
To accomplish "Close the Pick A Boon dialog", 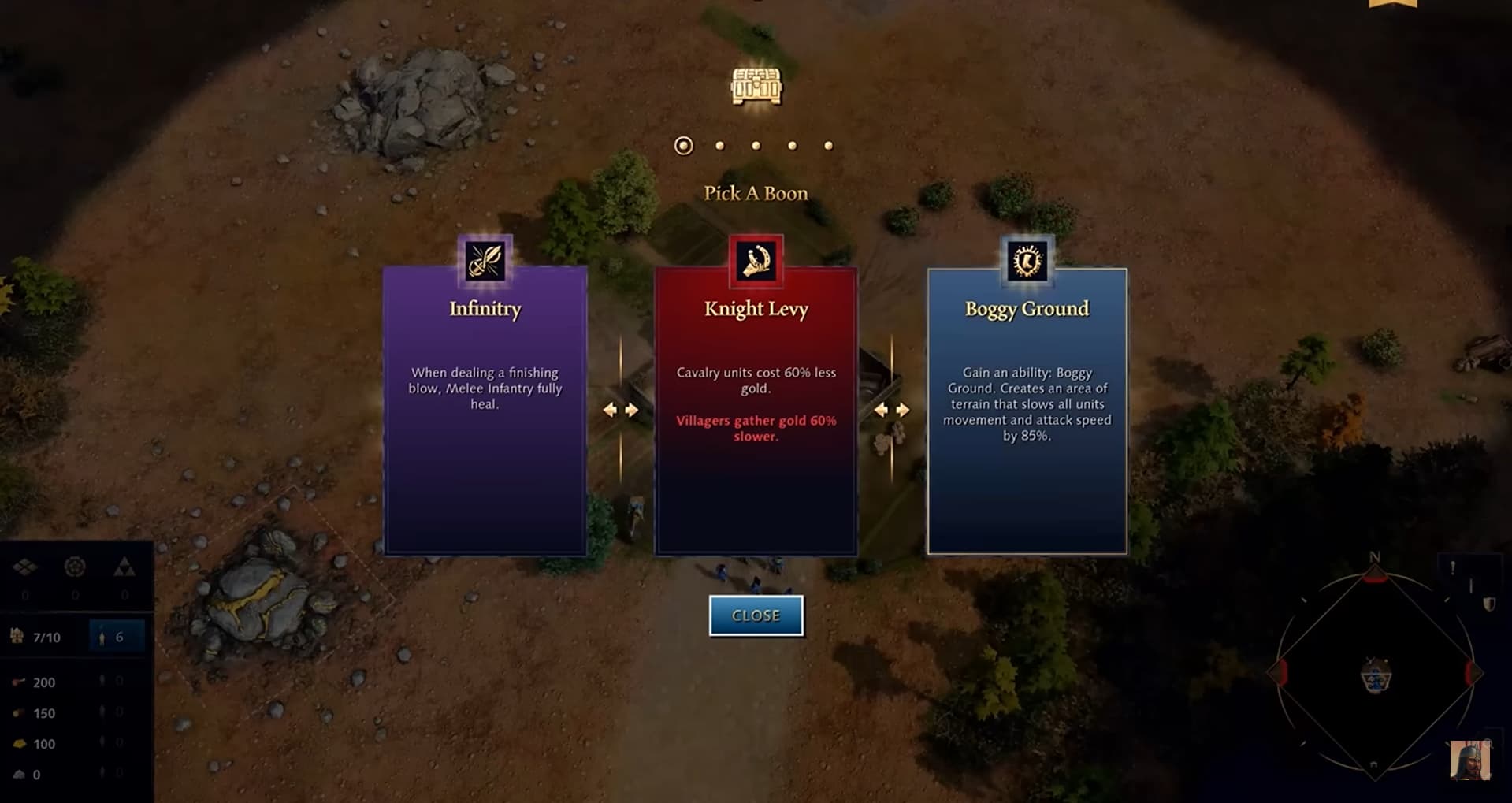I will click(x=756, y=615).
